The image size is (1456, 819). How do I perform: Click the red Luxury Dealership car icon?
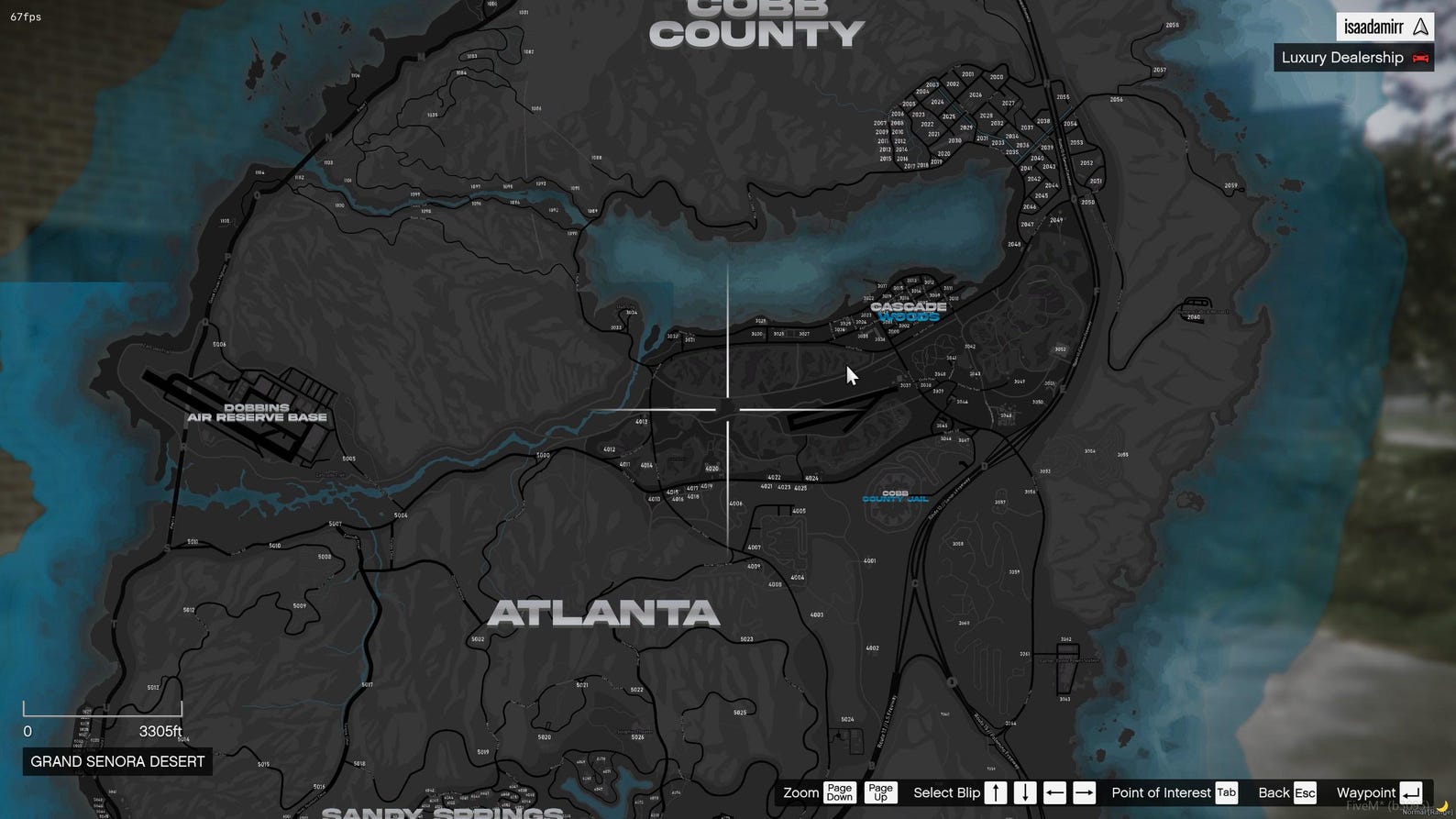coord(1420,58)
